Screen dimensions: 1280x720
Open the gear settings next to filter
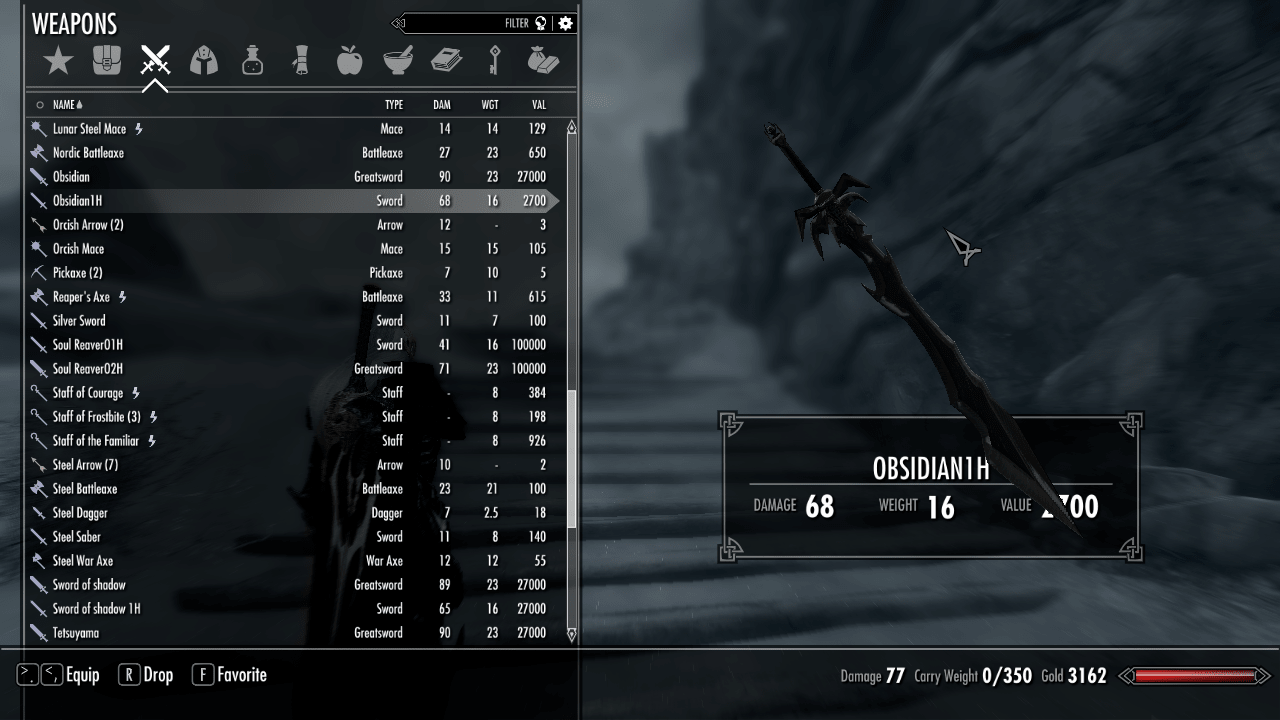[566, 23]
